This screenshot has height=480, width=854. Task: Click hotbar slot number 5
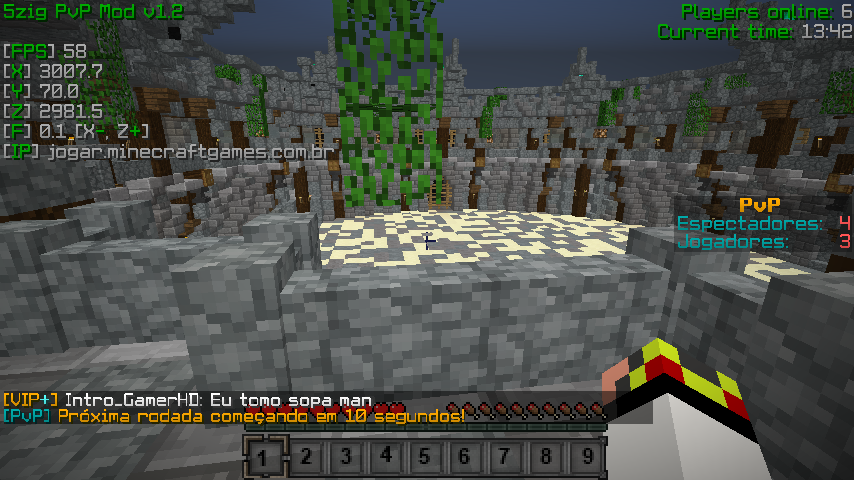426,458
